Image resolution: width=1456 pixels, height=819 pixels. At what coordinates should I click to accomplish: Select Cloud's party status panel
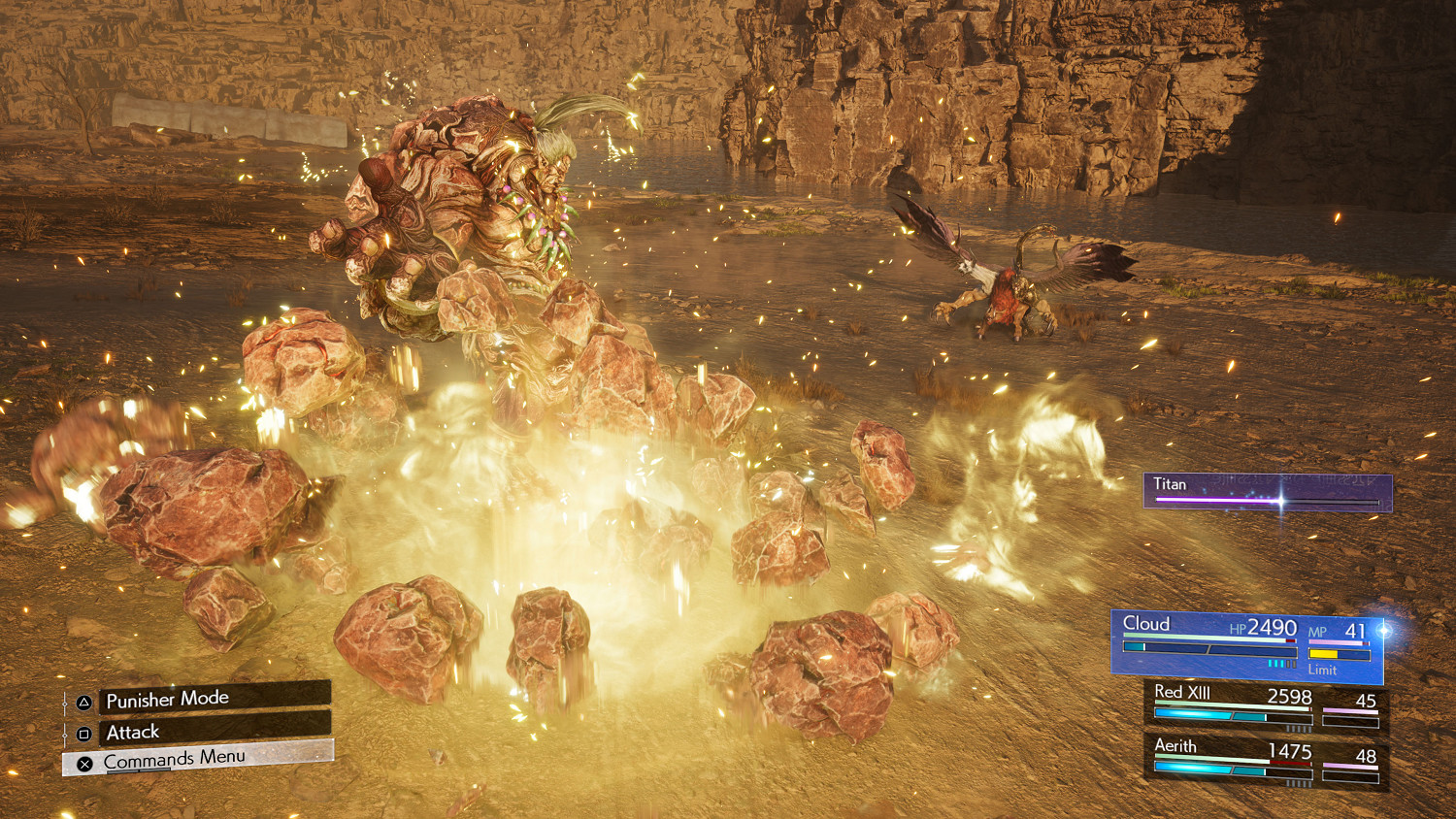pyautogui.click(x=1246, y=643)
